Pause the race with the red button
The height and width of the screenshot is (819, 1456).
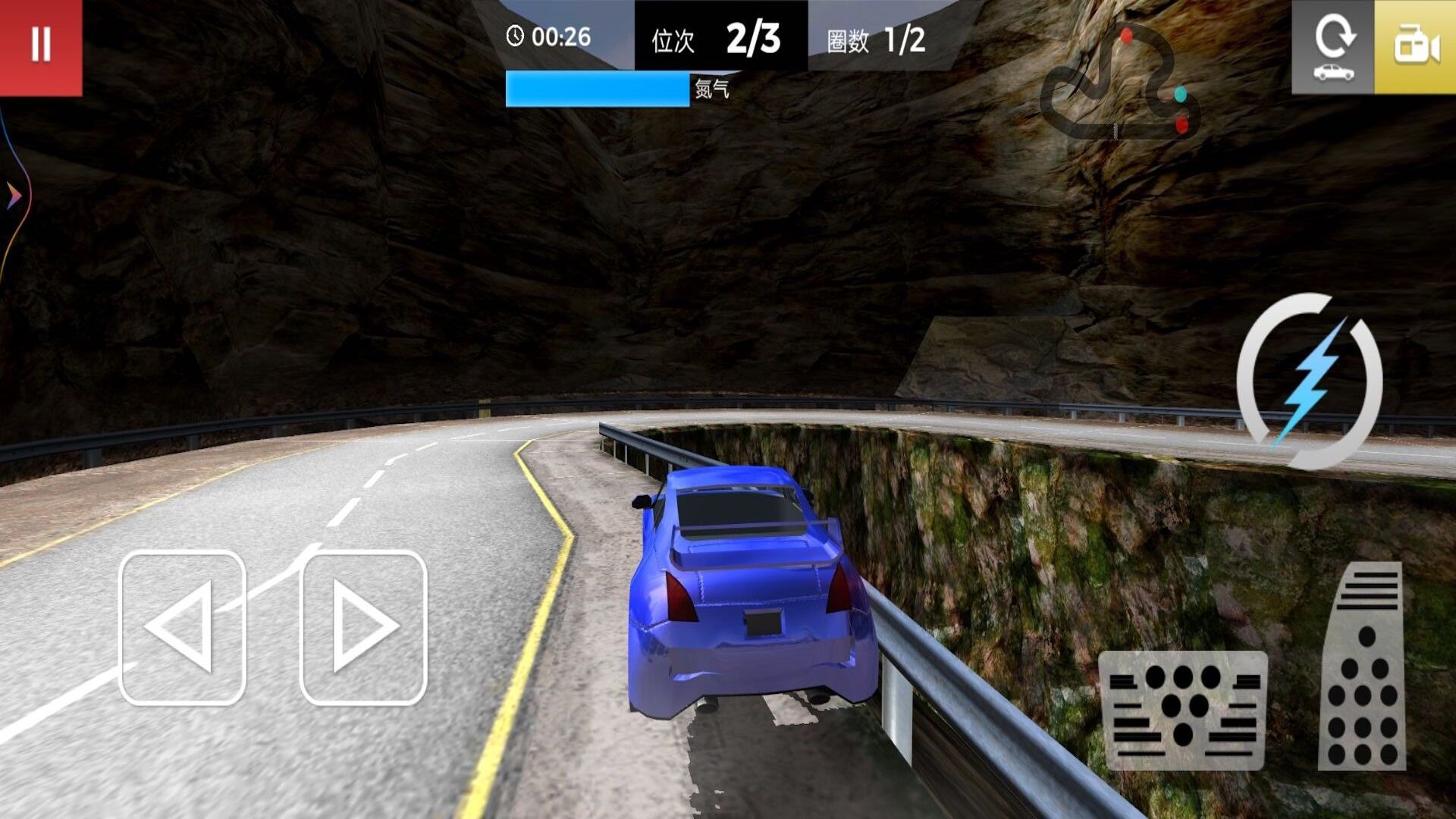click(41, 45)
